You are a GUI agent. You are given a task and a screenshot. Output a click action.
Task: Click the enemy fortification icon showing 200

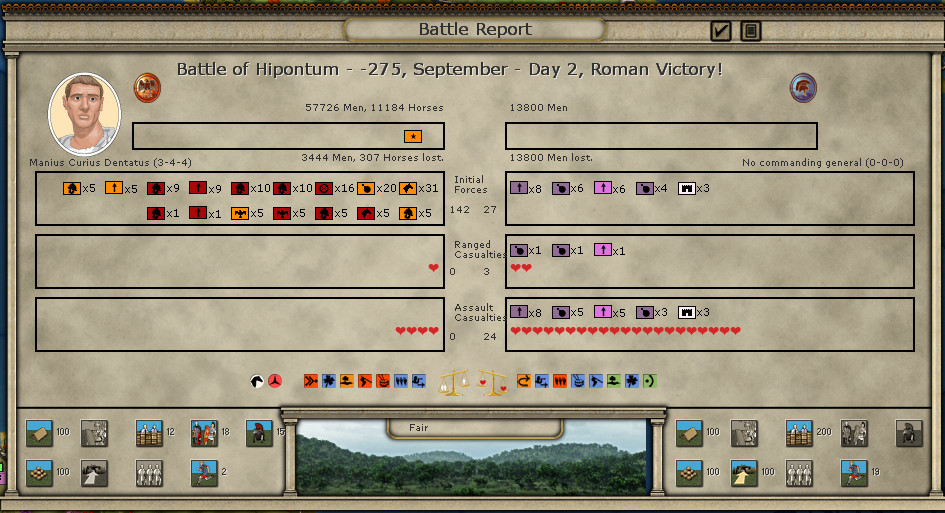point(799,433)
